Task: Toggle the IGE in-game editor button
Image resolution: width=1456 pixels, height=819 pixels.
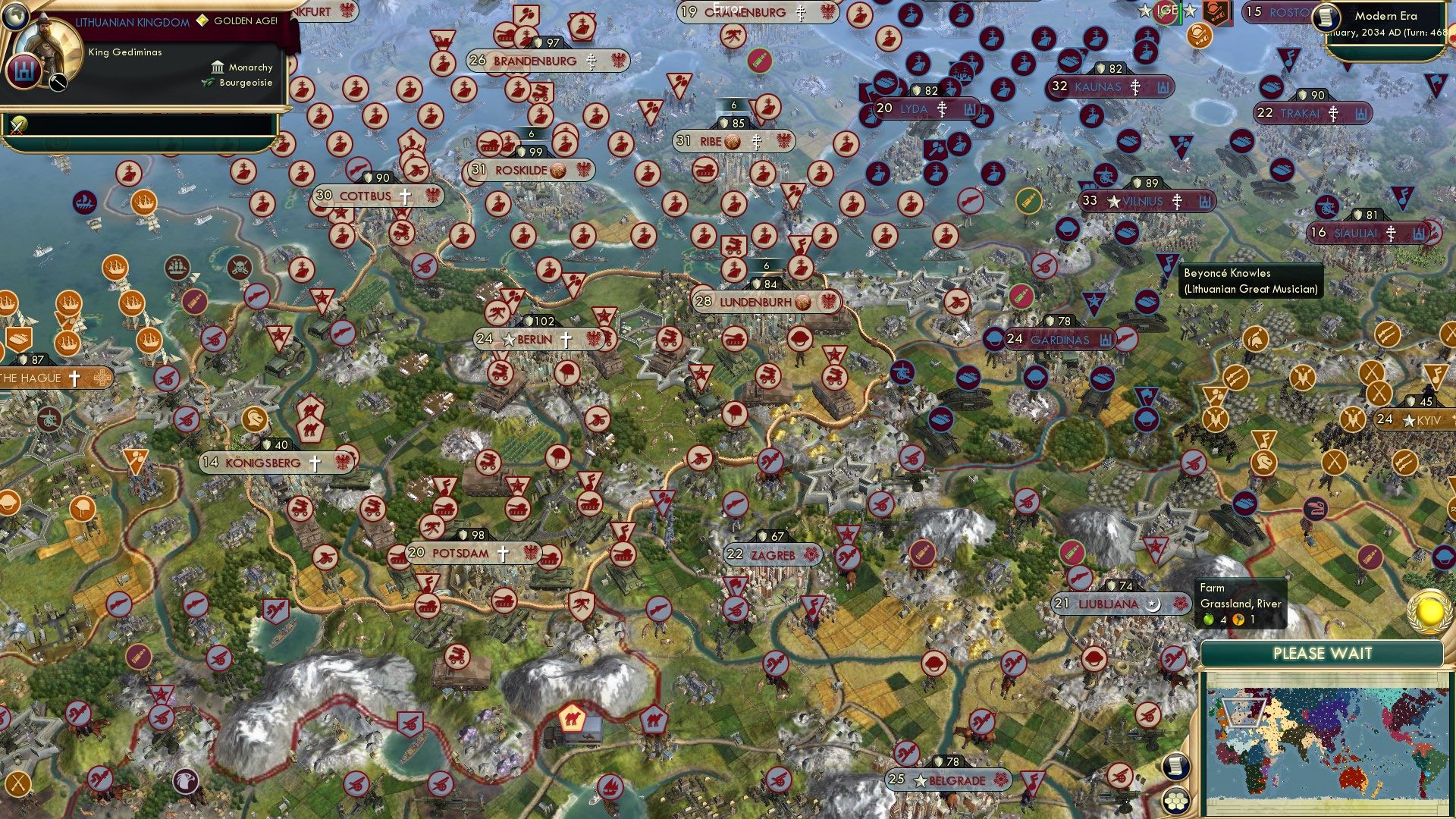Action: pyautogui.click(x=1166, y=11)
